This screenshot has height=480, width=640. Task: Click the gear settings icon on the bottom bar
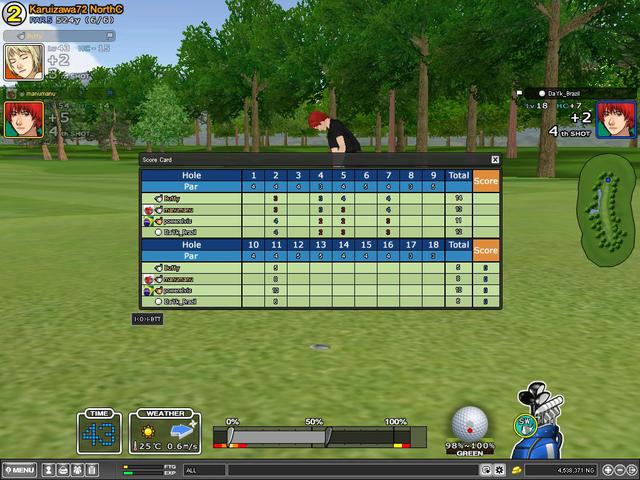499,469
